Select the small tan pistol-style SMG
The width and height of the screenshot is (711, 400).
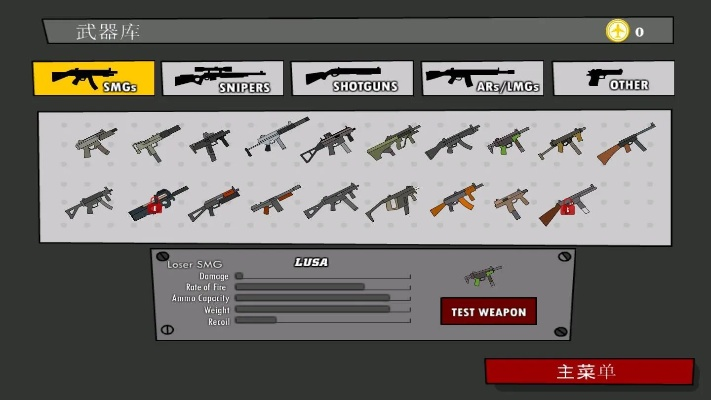511,201
